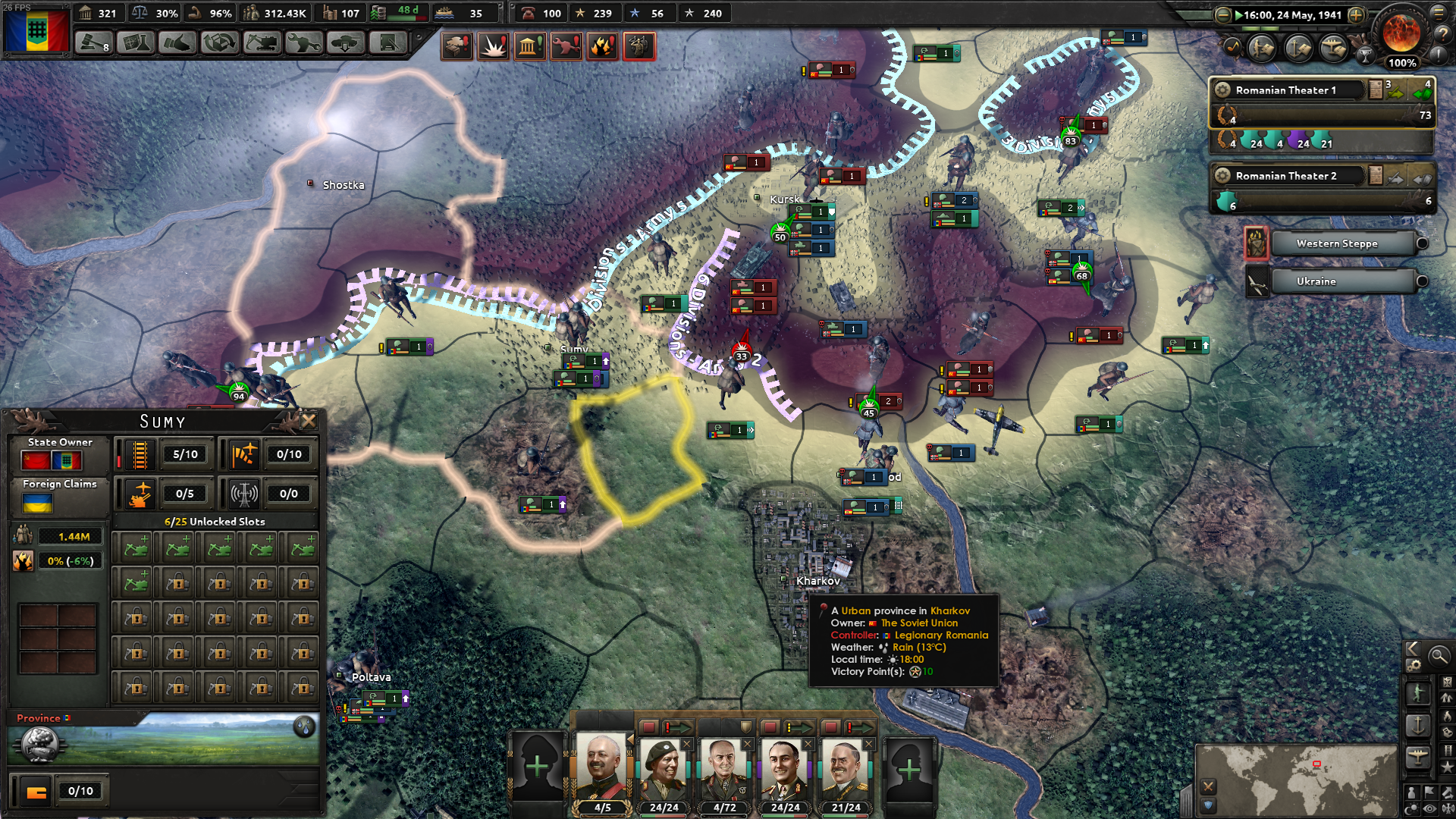1456x819 pixels.
Task: Open decisions with the gavel button
Action: (93, 43)
